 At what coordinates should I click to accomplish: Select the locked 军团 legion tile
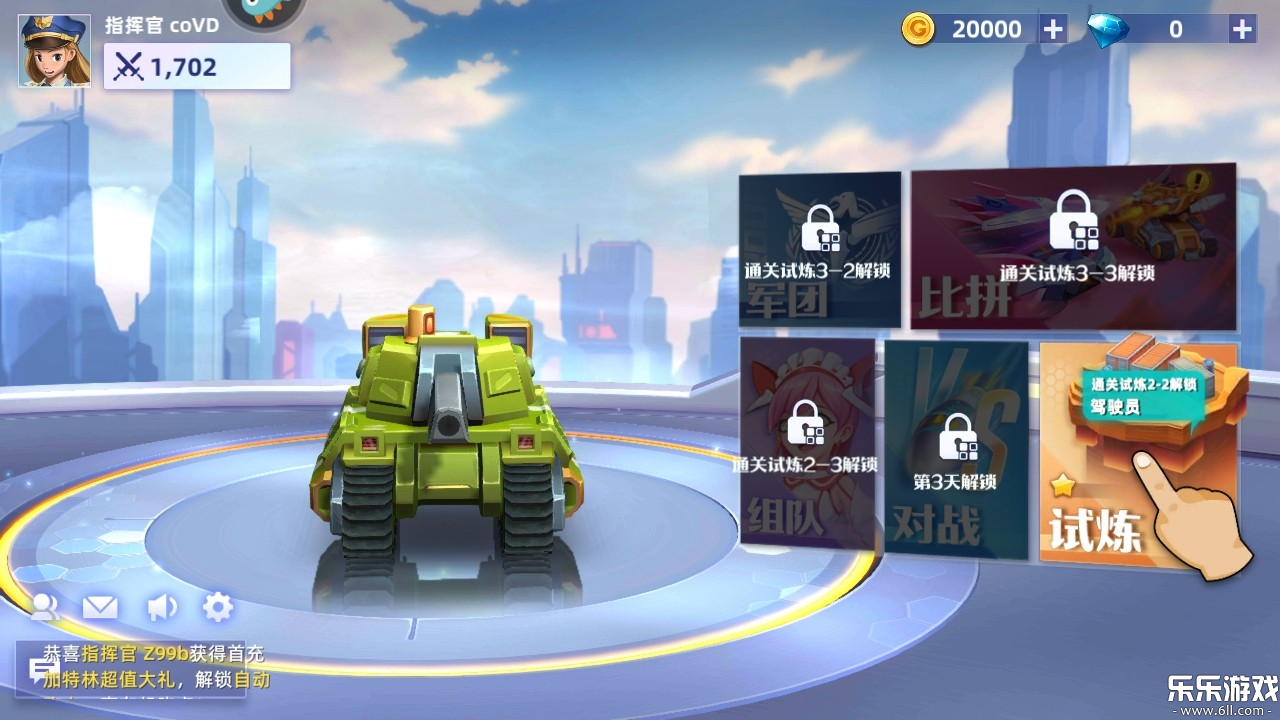coord(820,250)
